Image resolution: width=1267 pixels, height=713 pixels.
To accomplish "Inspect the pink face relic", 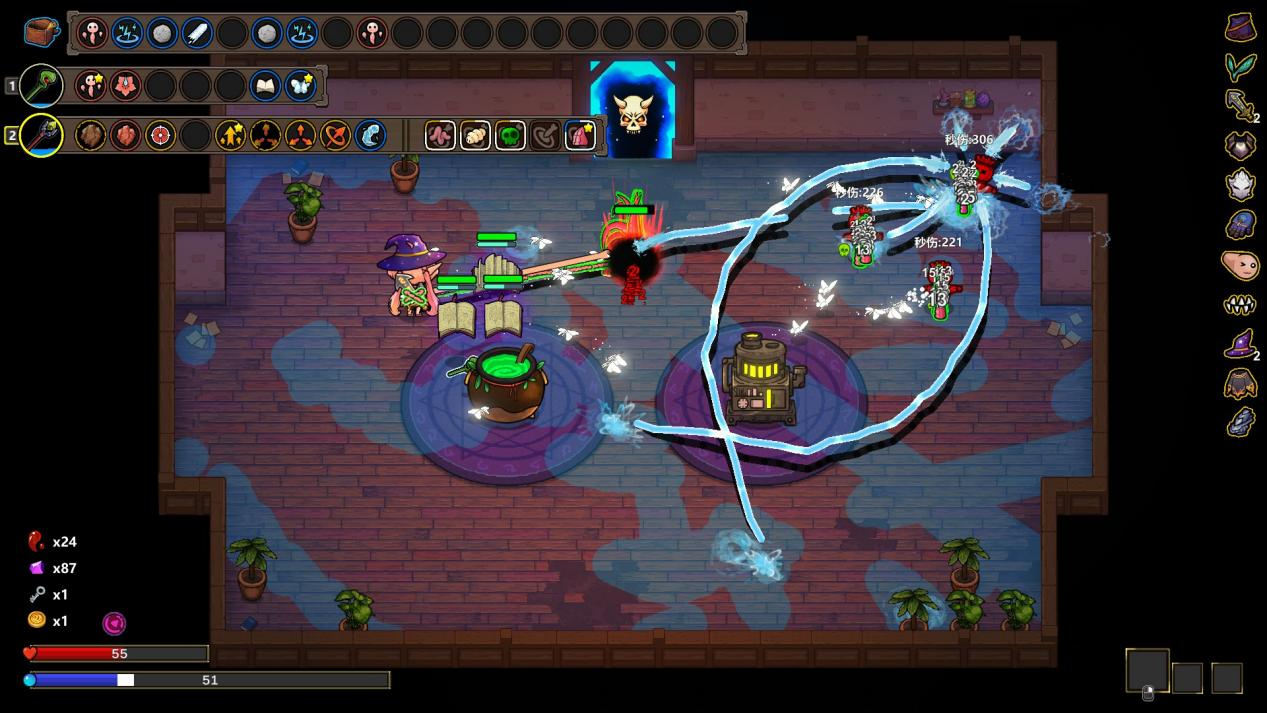I will pos(1240,265).
